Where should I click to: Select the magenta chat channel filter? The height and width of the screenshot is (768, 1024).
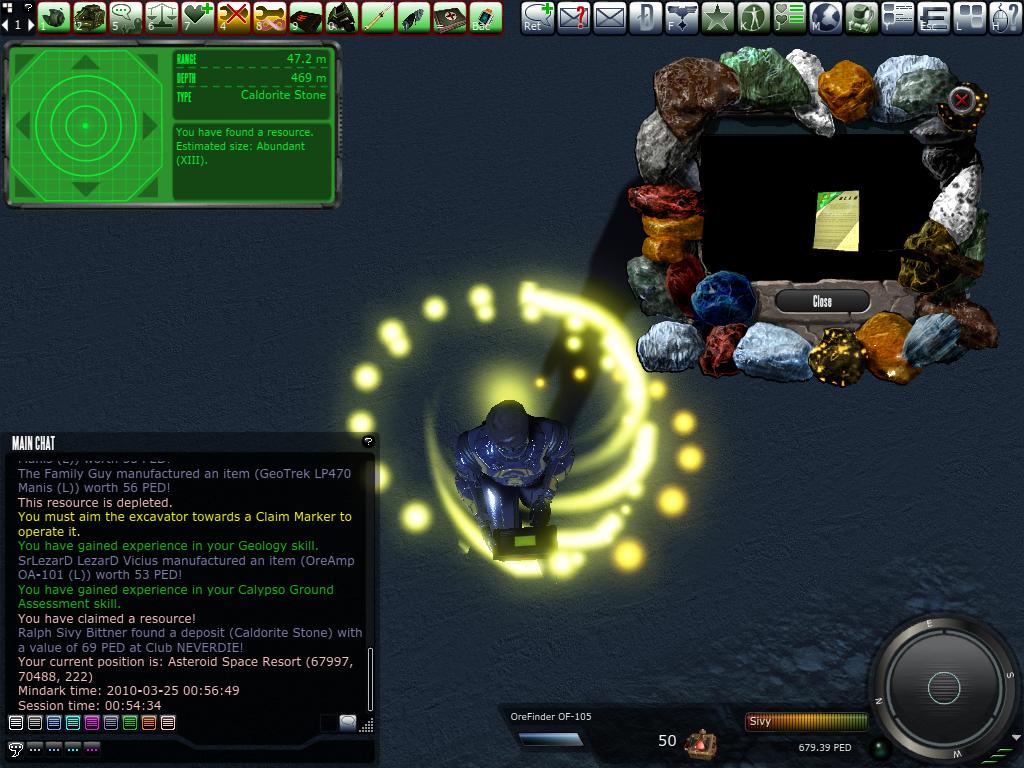(x=91, y=722)
